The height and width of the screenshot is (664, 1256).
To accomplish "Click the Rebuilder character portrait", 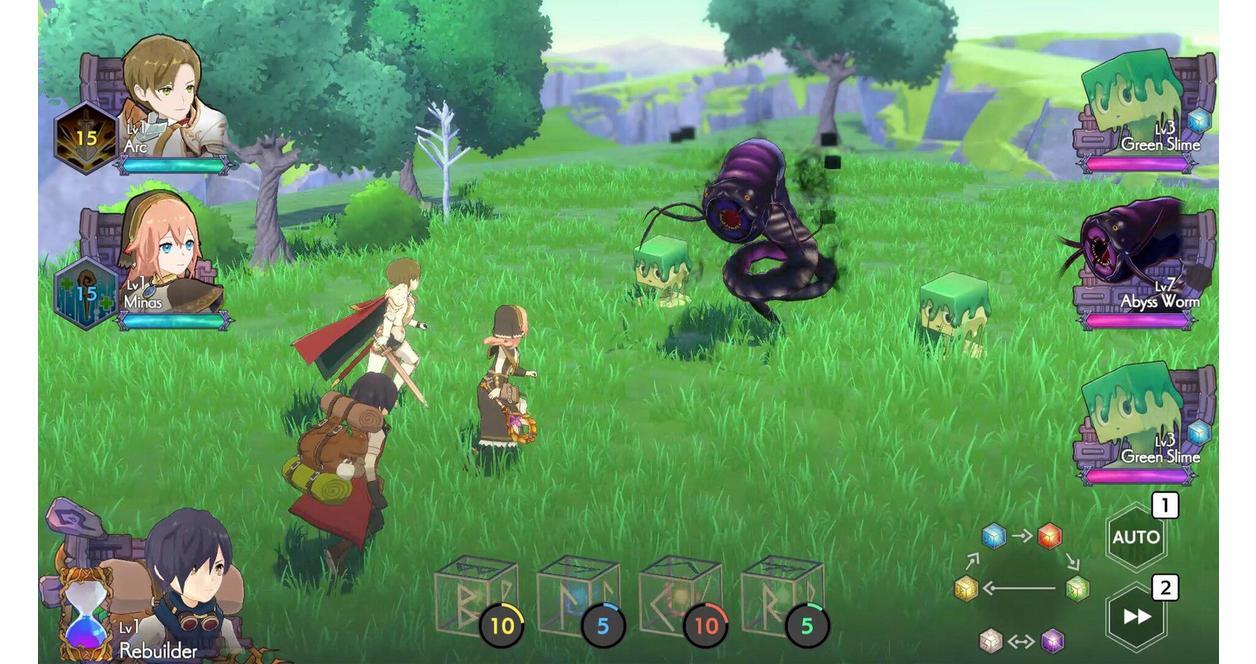I will click(185, 570).
